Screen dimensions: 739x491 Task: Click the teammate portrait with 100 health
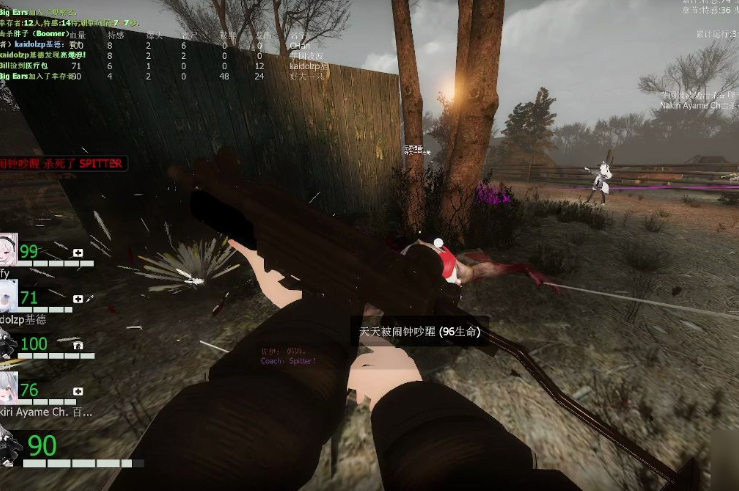click(8, 343)
